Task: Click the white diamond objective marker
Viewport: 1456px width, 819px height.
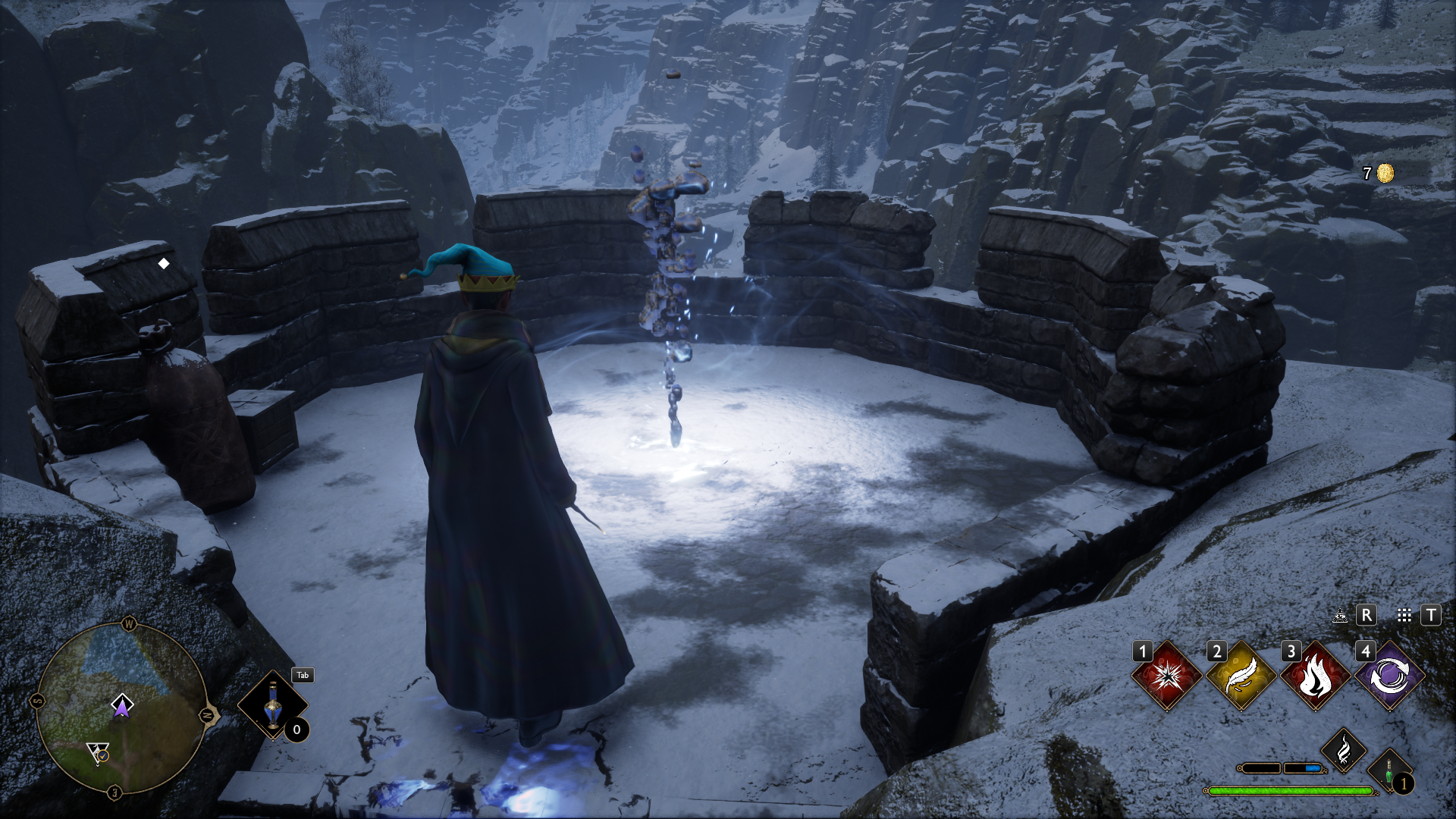Action: point(164,264)
